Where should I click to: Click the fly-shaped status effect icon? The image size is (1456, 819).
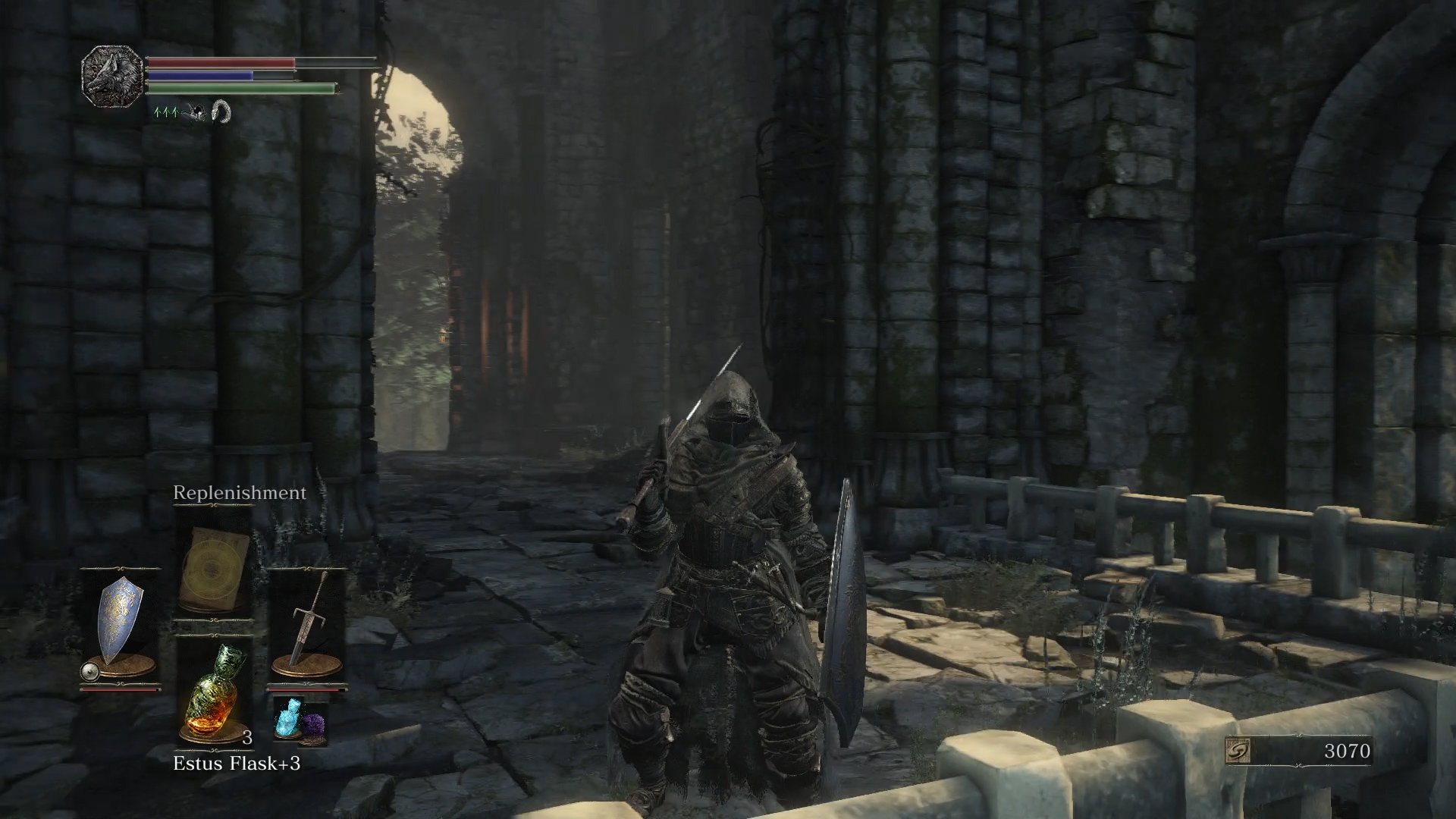[195, 113]
